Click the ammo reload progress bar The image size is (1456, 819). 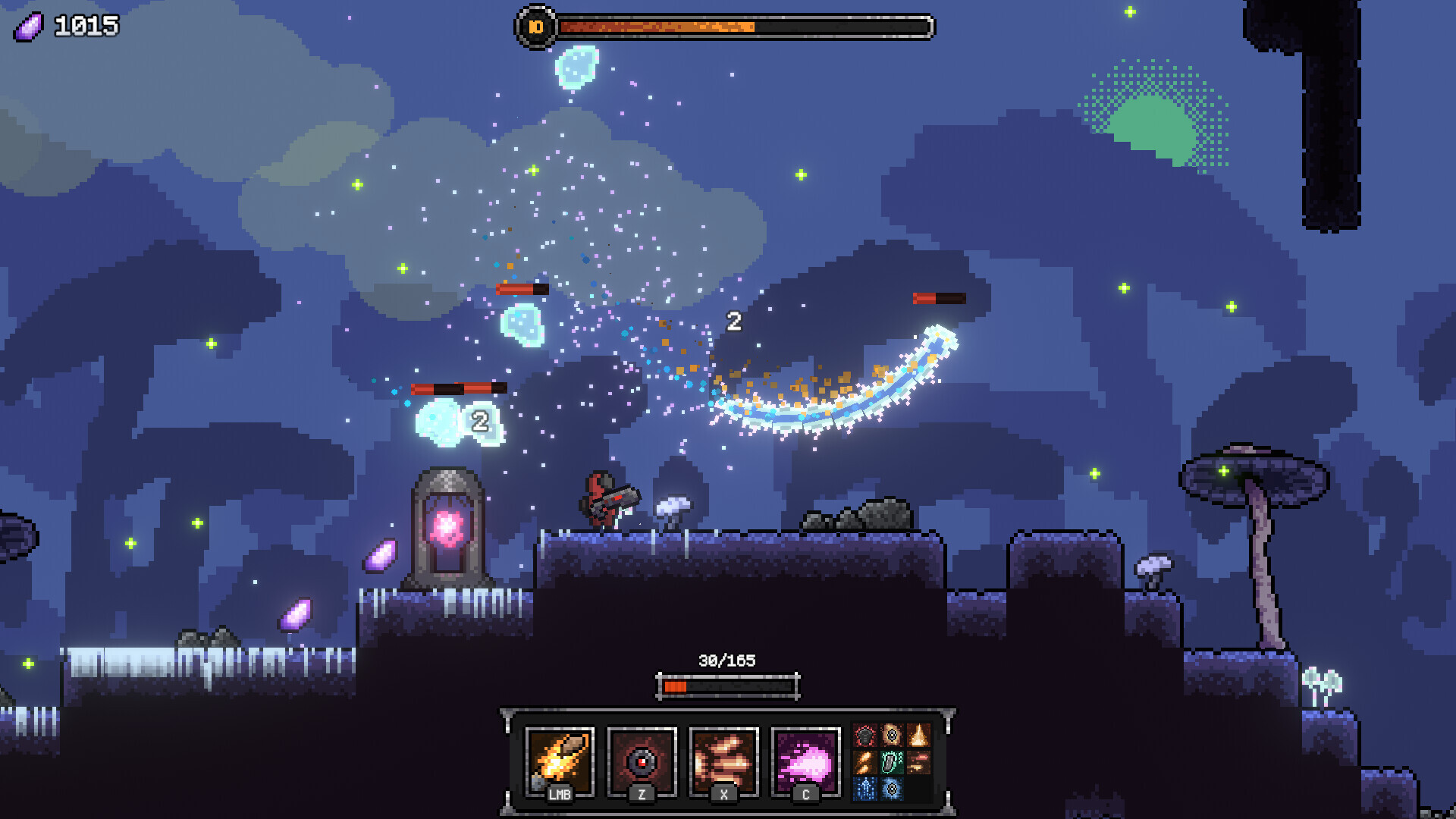(728, 685)
